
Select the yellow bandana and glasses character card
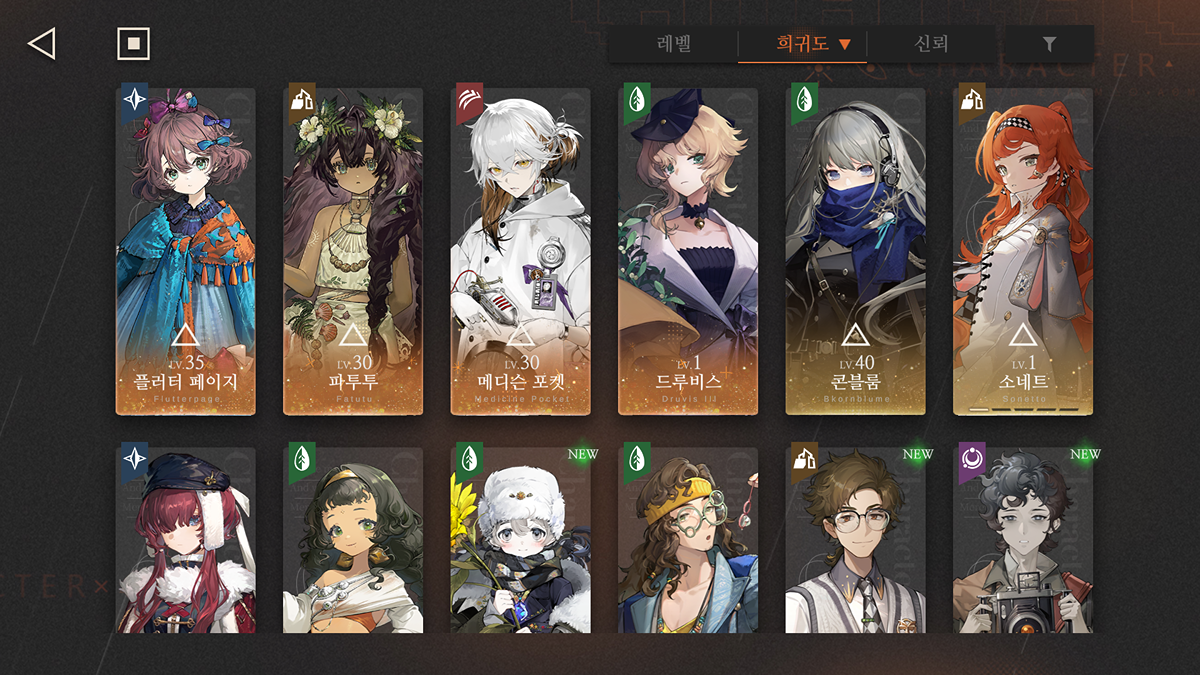pos(688,540)
